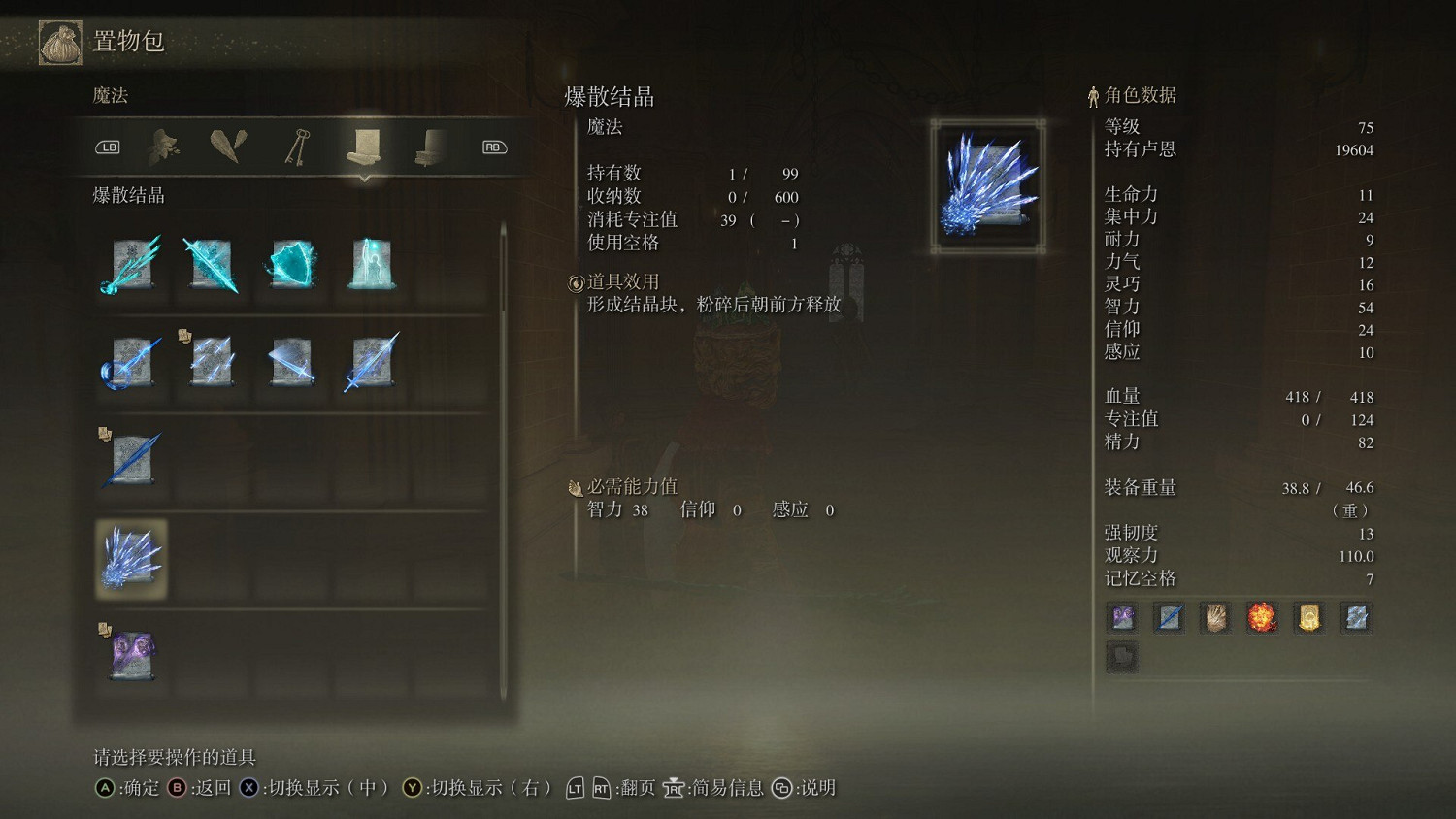Select the key items category icon

(x=296, y=146)
